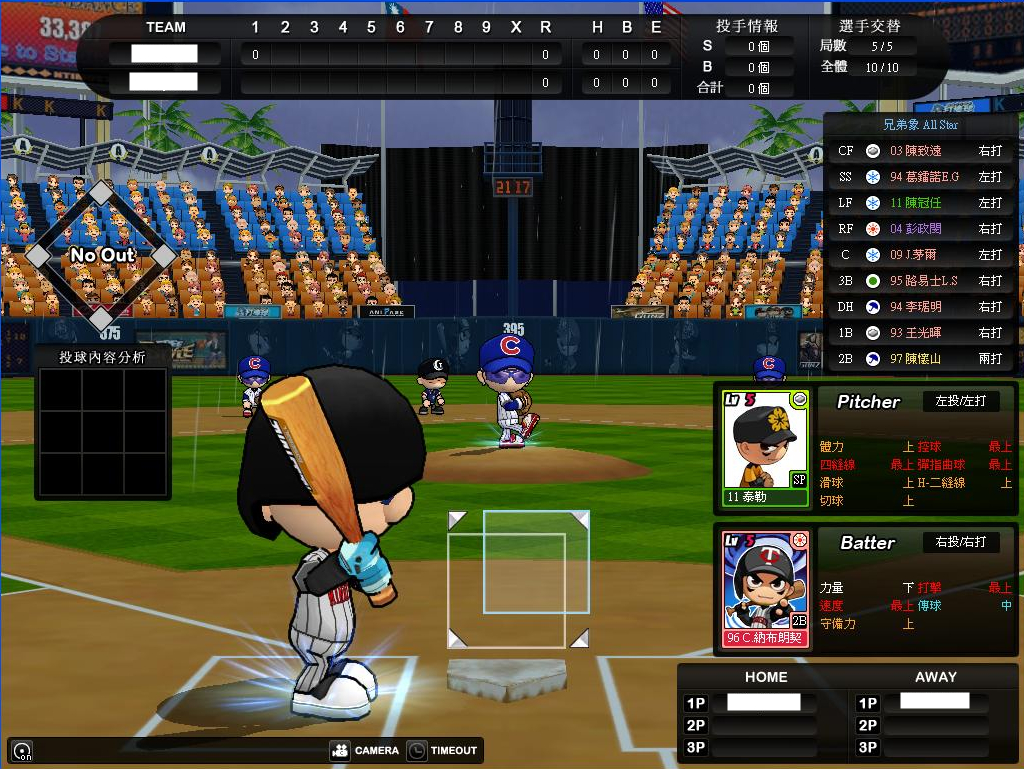1024x769 pixels.
Task: Click the pitcher card portrait 11 泰勒
Action: click(x=765, y=447)
